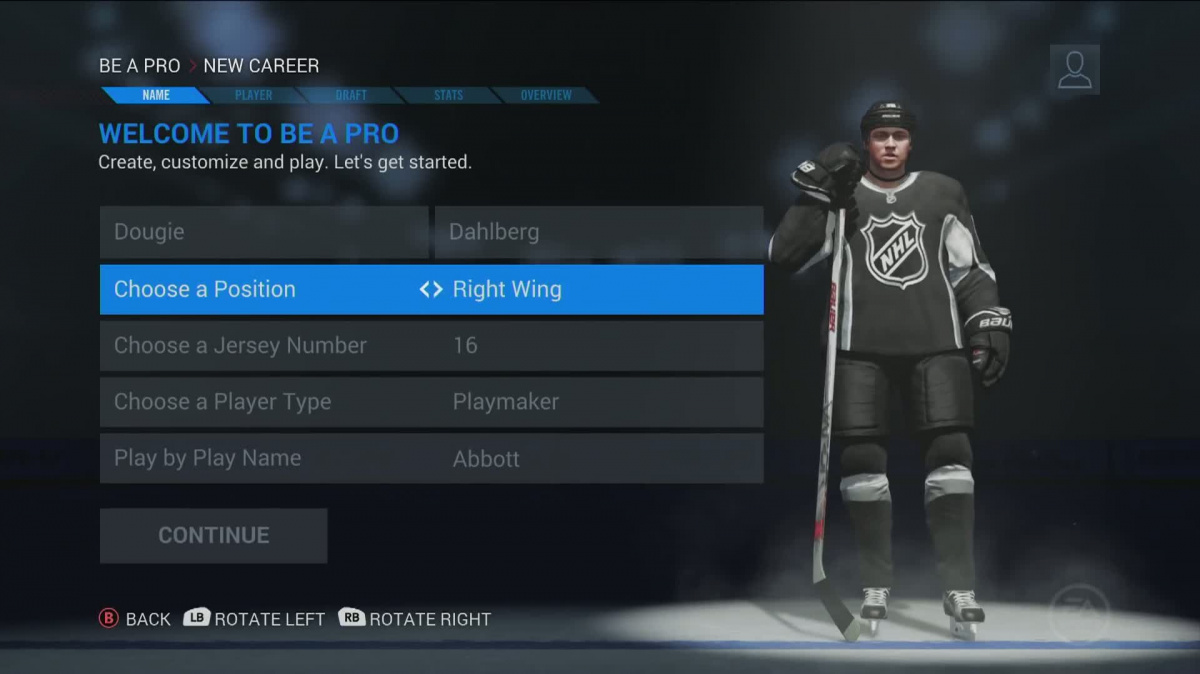
Task: Open the Choose a Player Type option
Action: pos(431,402)
